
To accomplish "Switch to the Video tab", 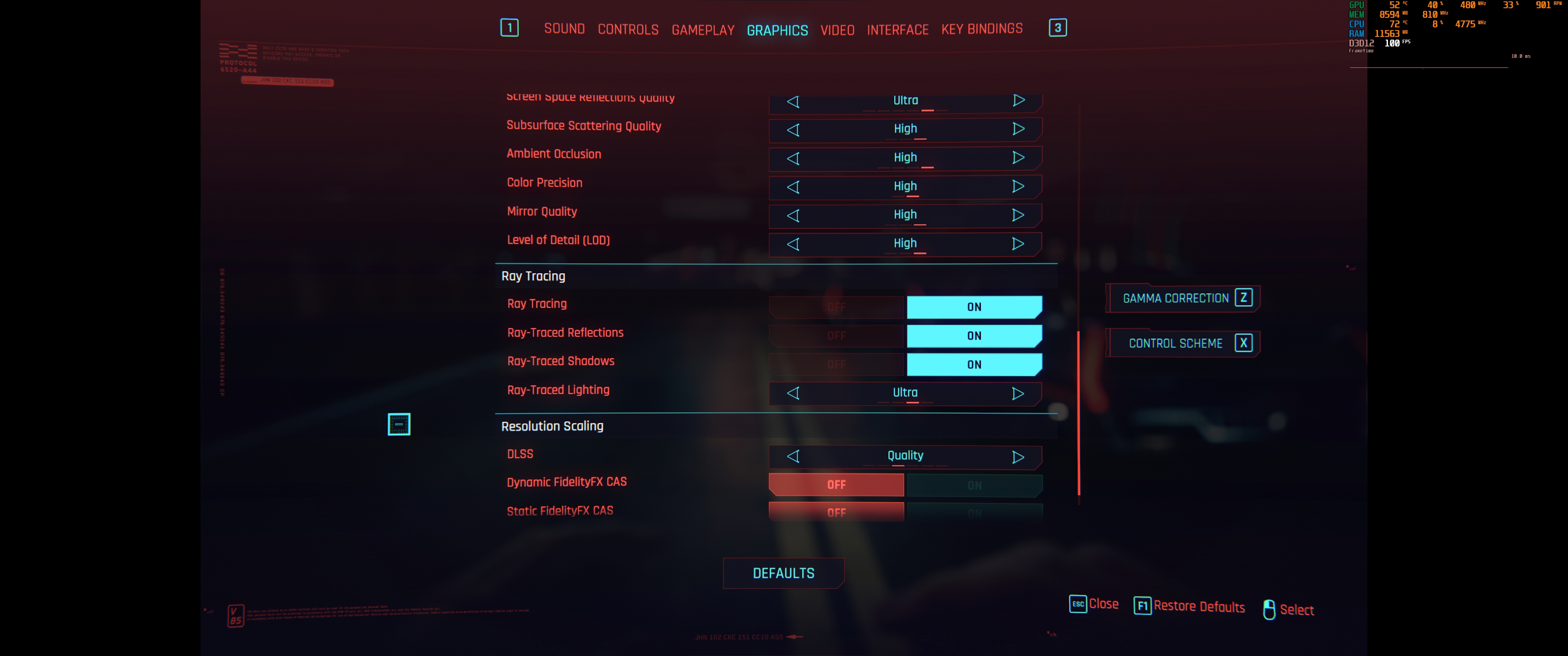I will coord(838,29).
